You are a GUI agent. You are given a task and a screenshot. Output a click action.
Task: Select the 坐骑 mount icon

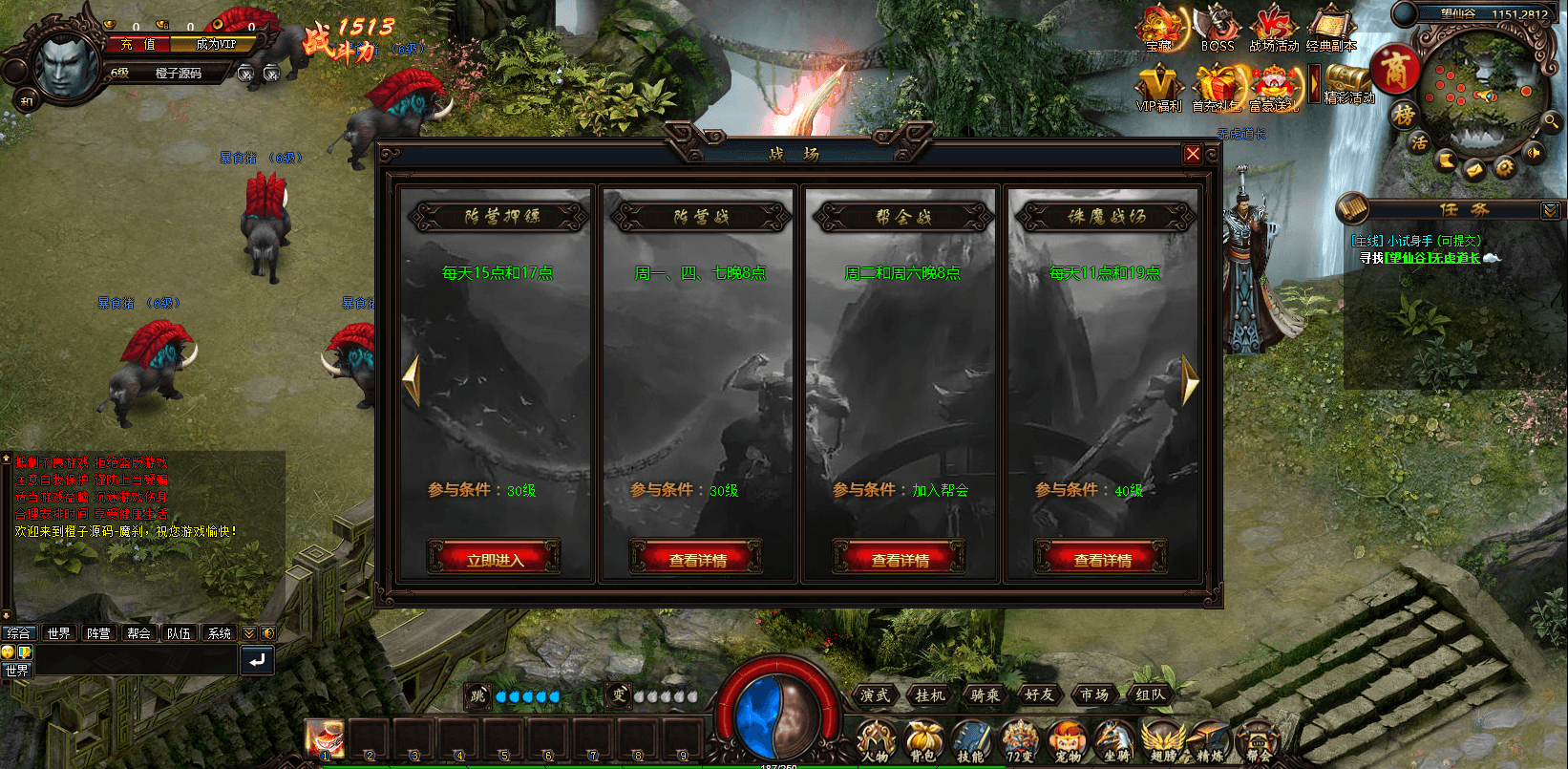(1112, 740)
